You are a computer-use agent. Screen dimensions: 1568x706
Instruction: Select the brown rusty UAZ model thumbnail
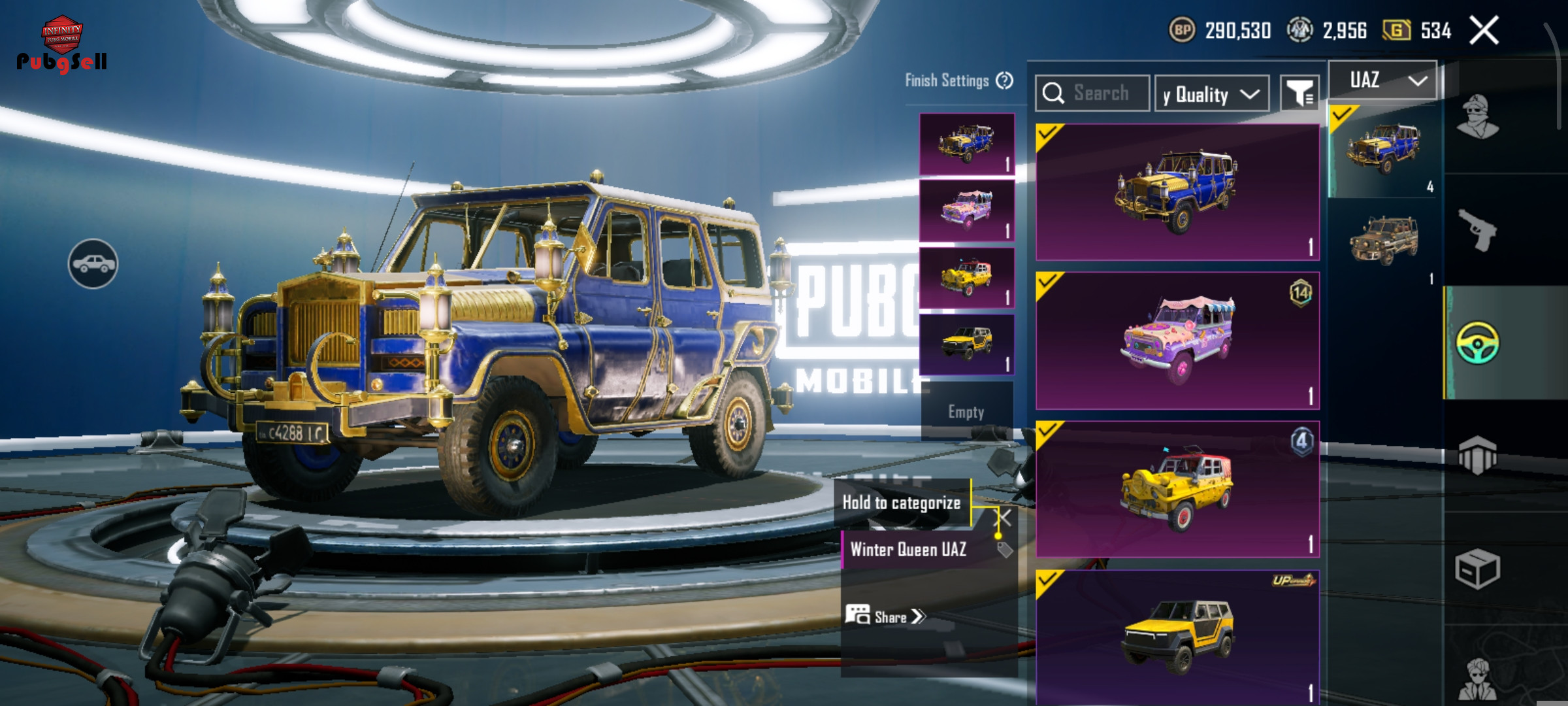[1384, 241]
